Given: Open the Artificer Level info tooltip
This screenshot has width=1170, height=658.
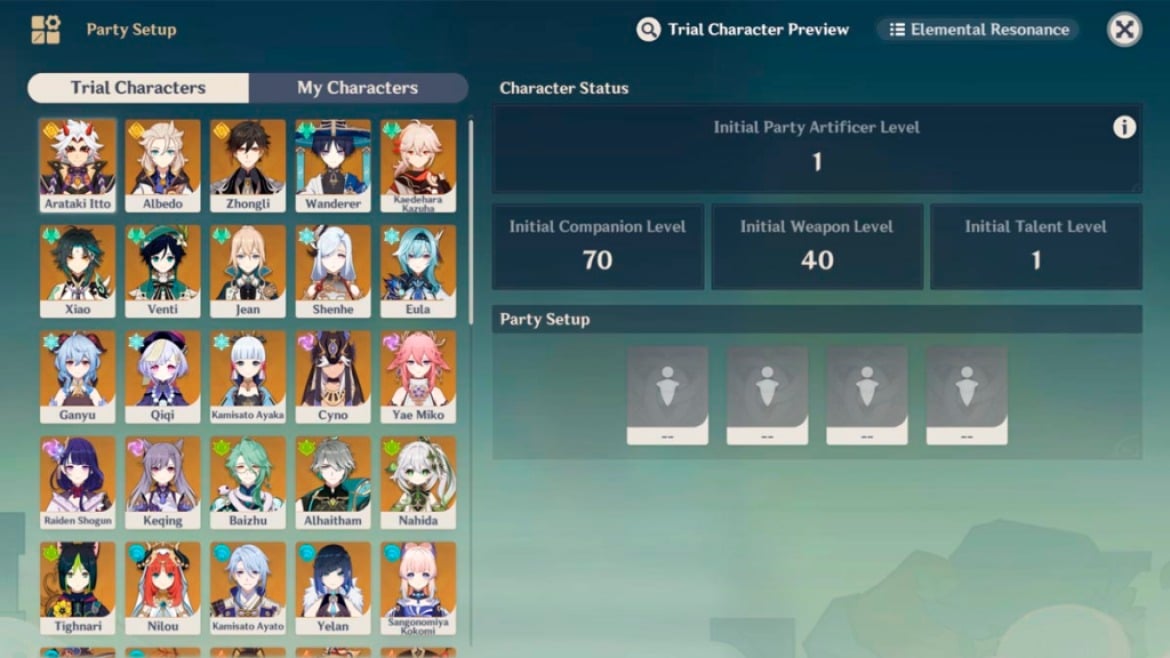Looking at the screenshot, I should [1124, 127].
